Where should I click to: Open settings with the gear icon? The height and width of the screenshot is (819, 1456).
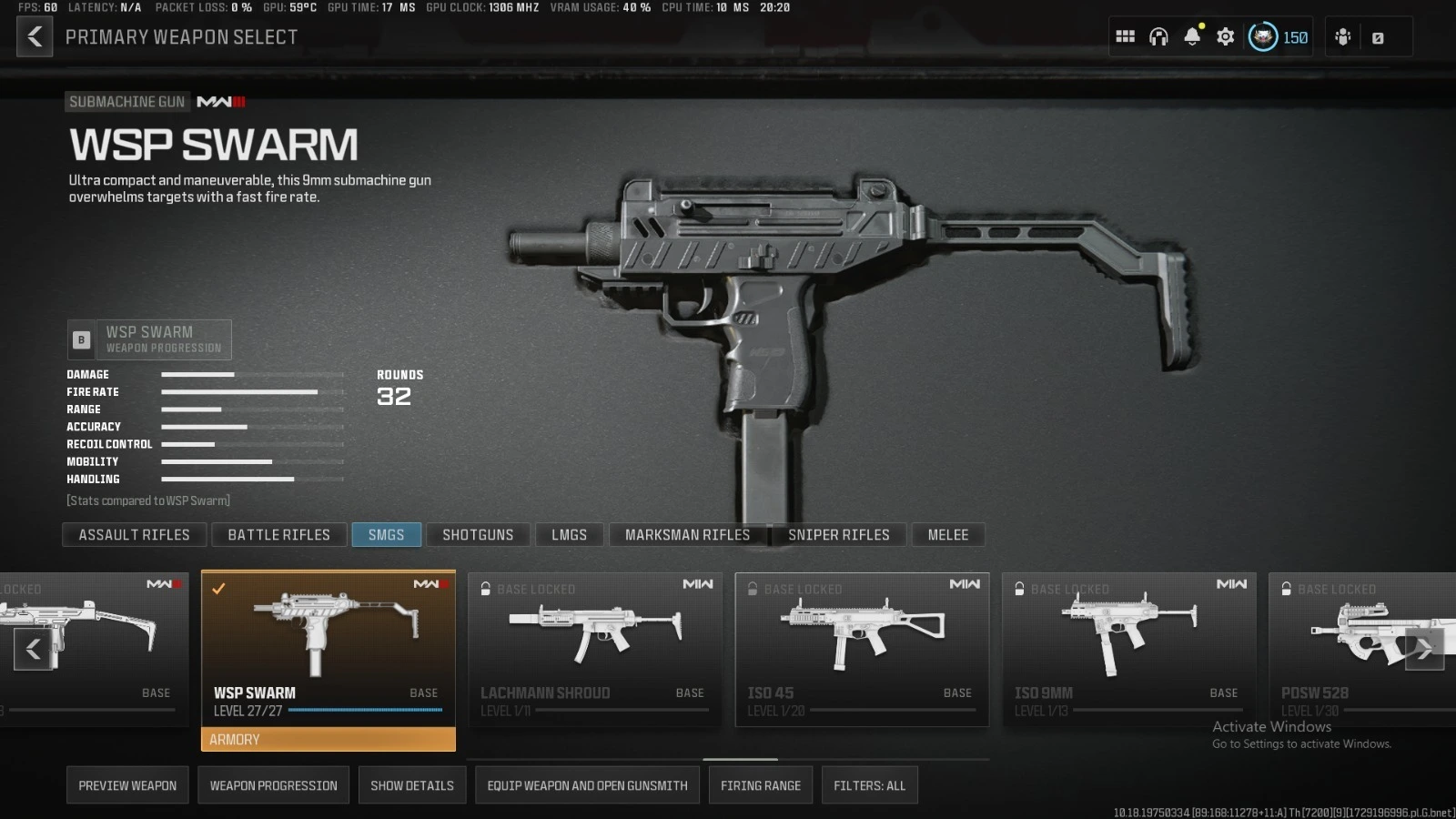pos(1224,36)
